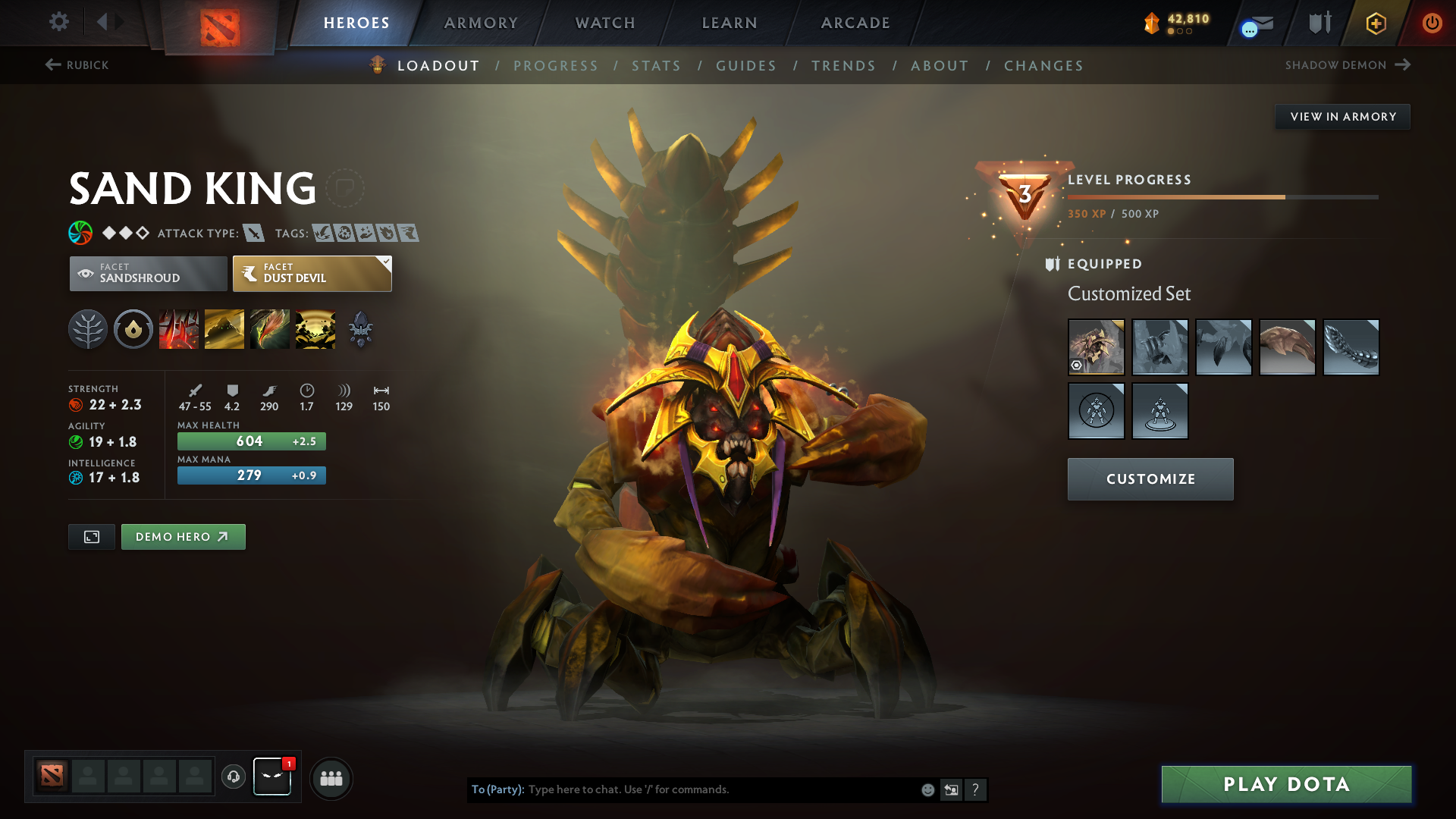Open the Sand King talent tree icon

click(x=87, y=329)
